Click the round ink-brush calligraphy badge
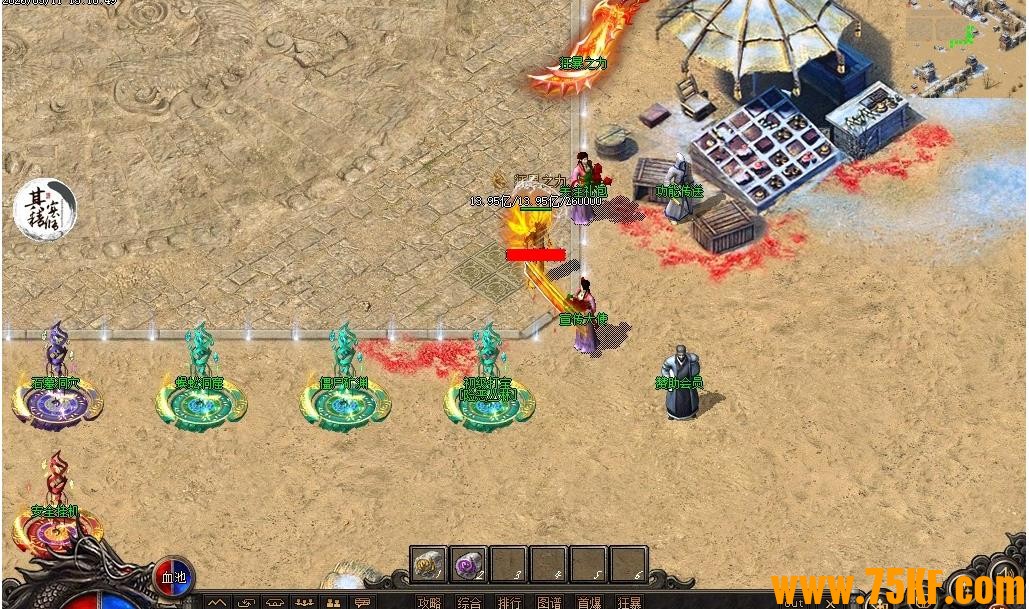1029x609 pixels. 45,210
